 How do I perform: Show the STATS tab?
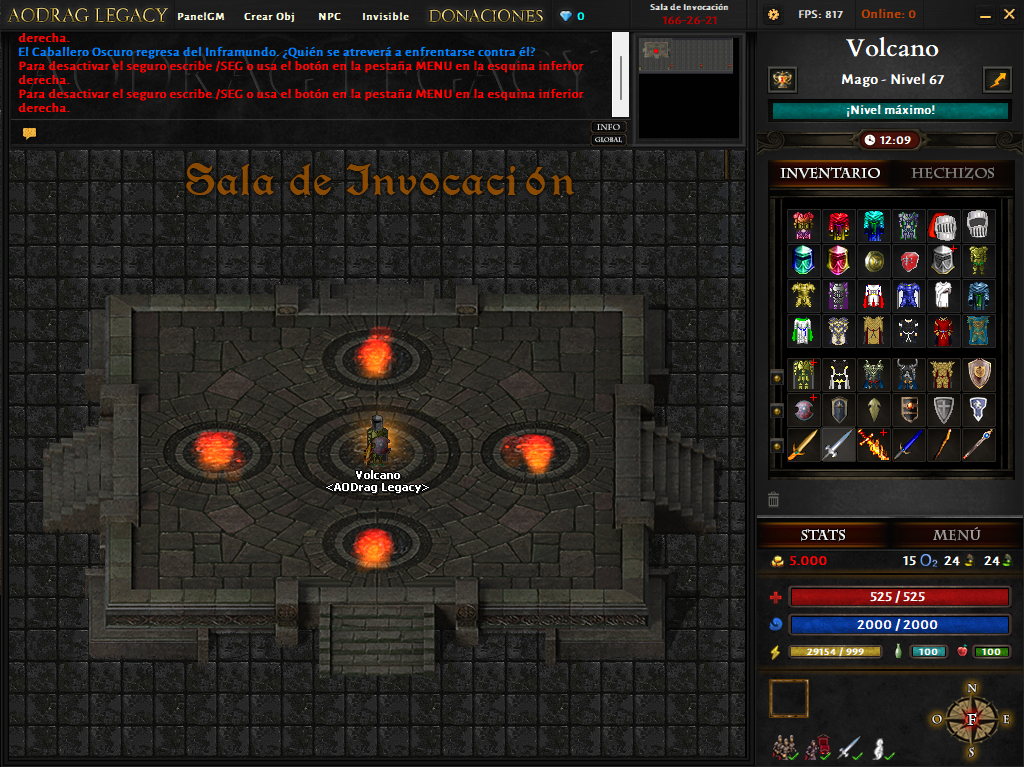coord(823,535)
